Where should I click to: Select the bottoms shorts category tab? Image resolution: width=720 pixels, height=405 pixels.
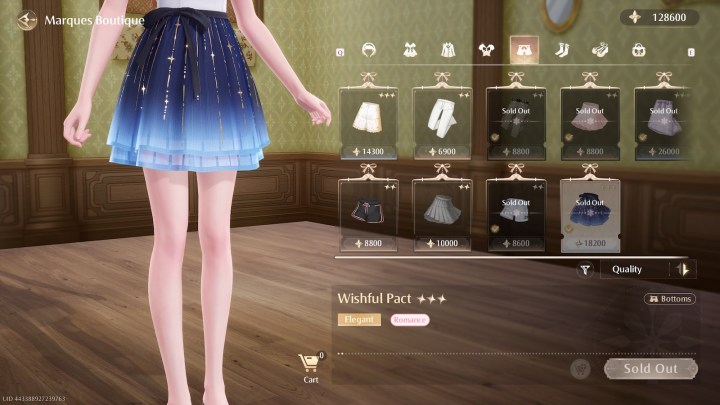tap(524, 49)
